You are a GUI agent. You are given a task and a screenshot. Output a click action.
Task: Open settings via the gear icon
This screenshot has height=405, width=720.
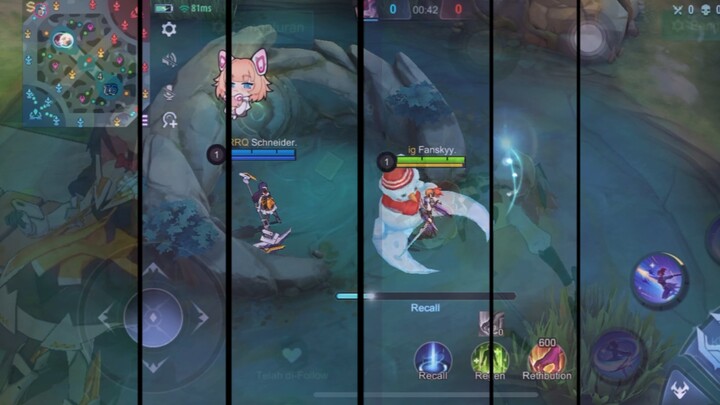(169, 29)
